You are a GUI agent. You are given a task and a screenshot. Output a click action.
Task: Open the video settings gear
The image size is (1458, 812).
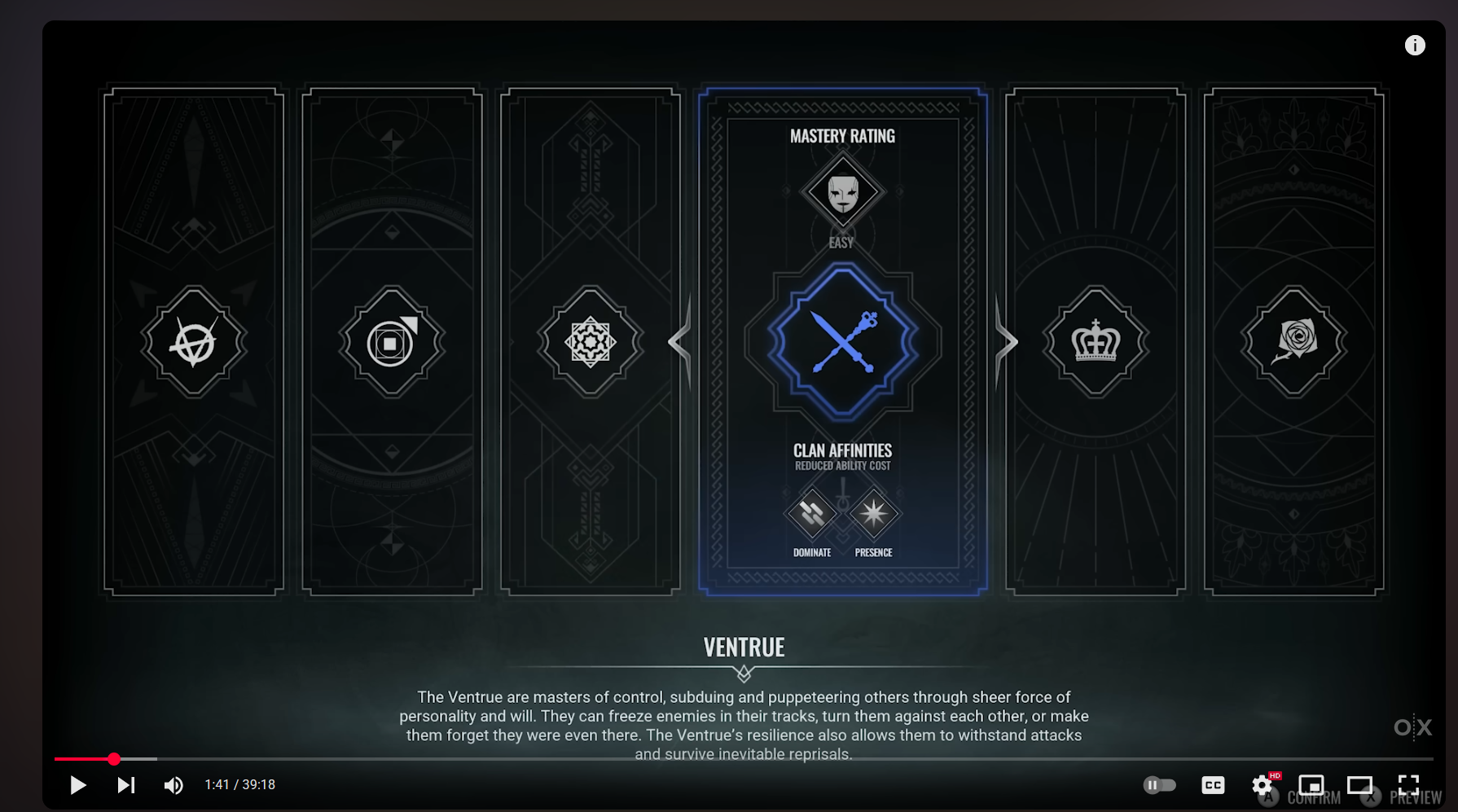[x=1262, y=785]
